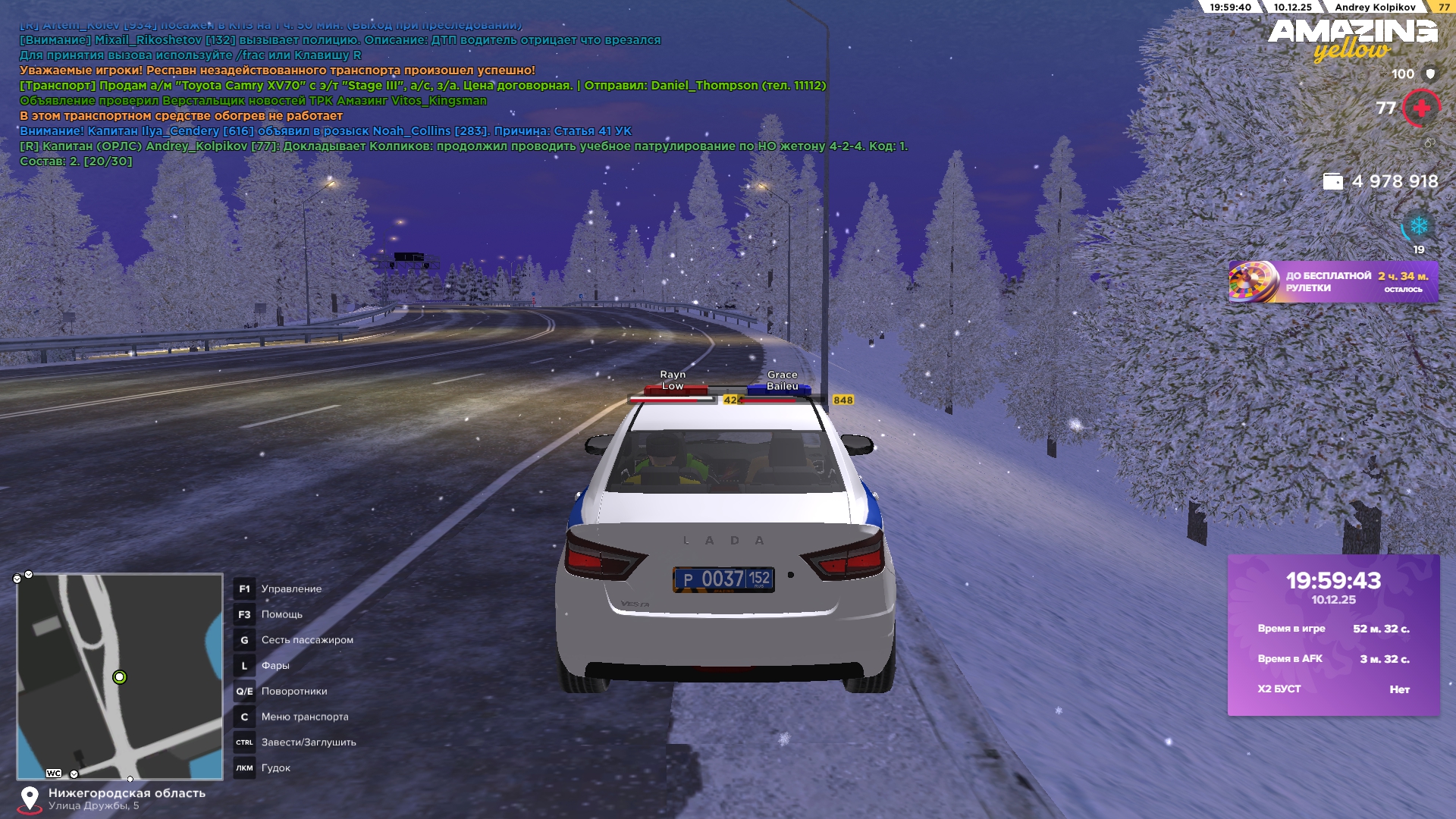Click the Toyota Camry sale chat advertisement

422,86
